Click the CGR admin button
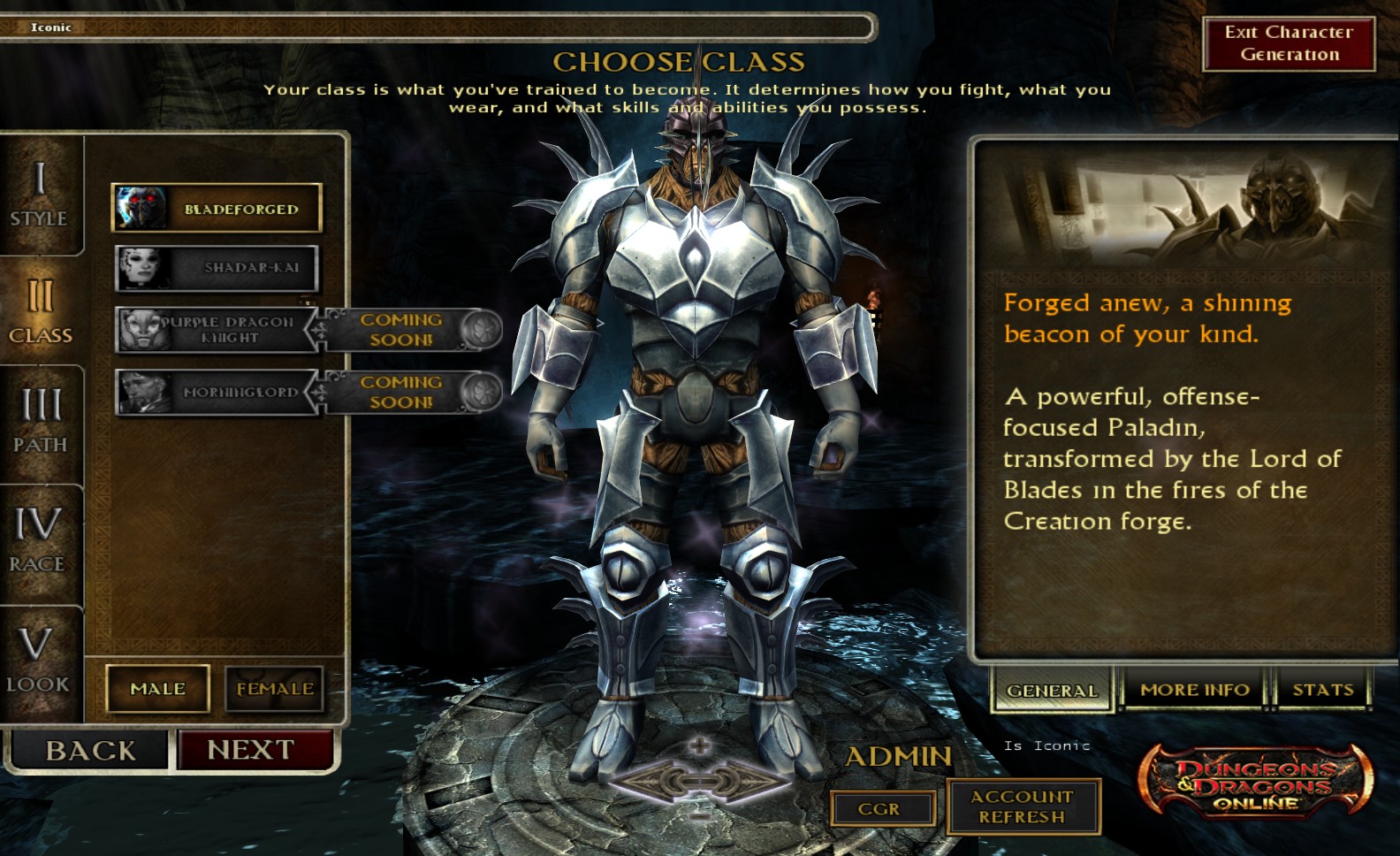This screenshot has height=856, width=1400. point(880,808)
